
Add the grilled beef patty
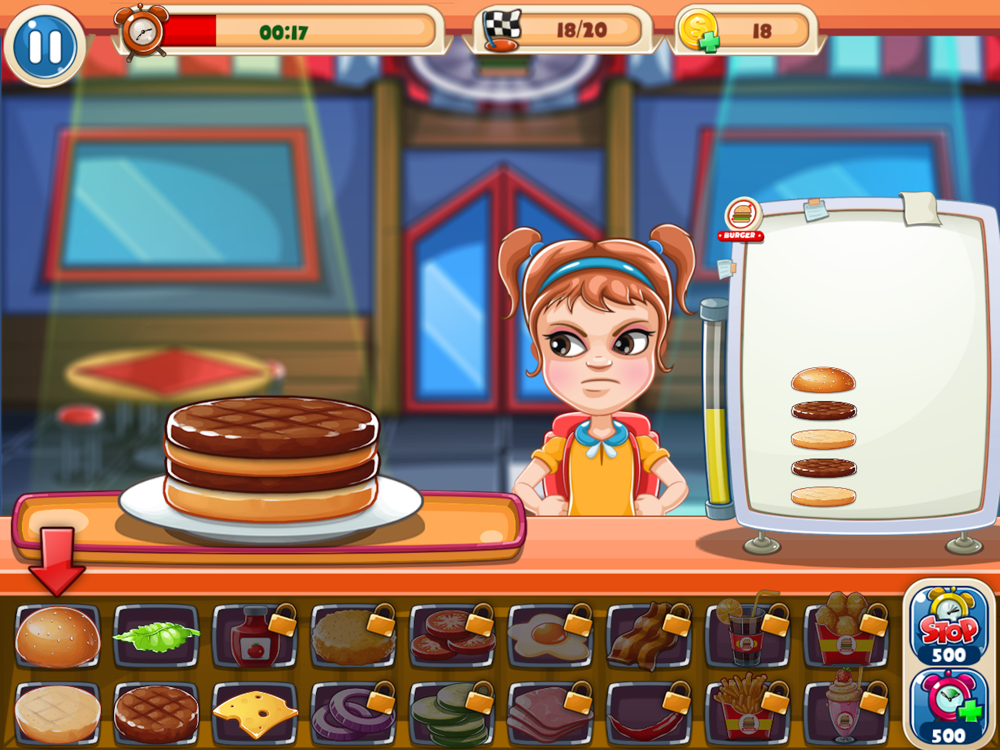156,714
